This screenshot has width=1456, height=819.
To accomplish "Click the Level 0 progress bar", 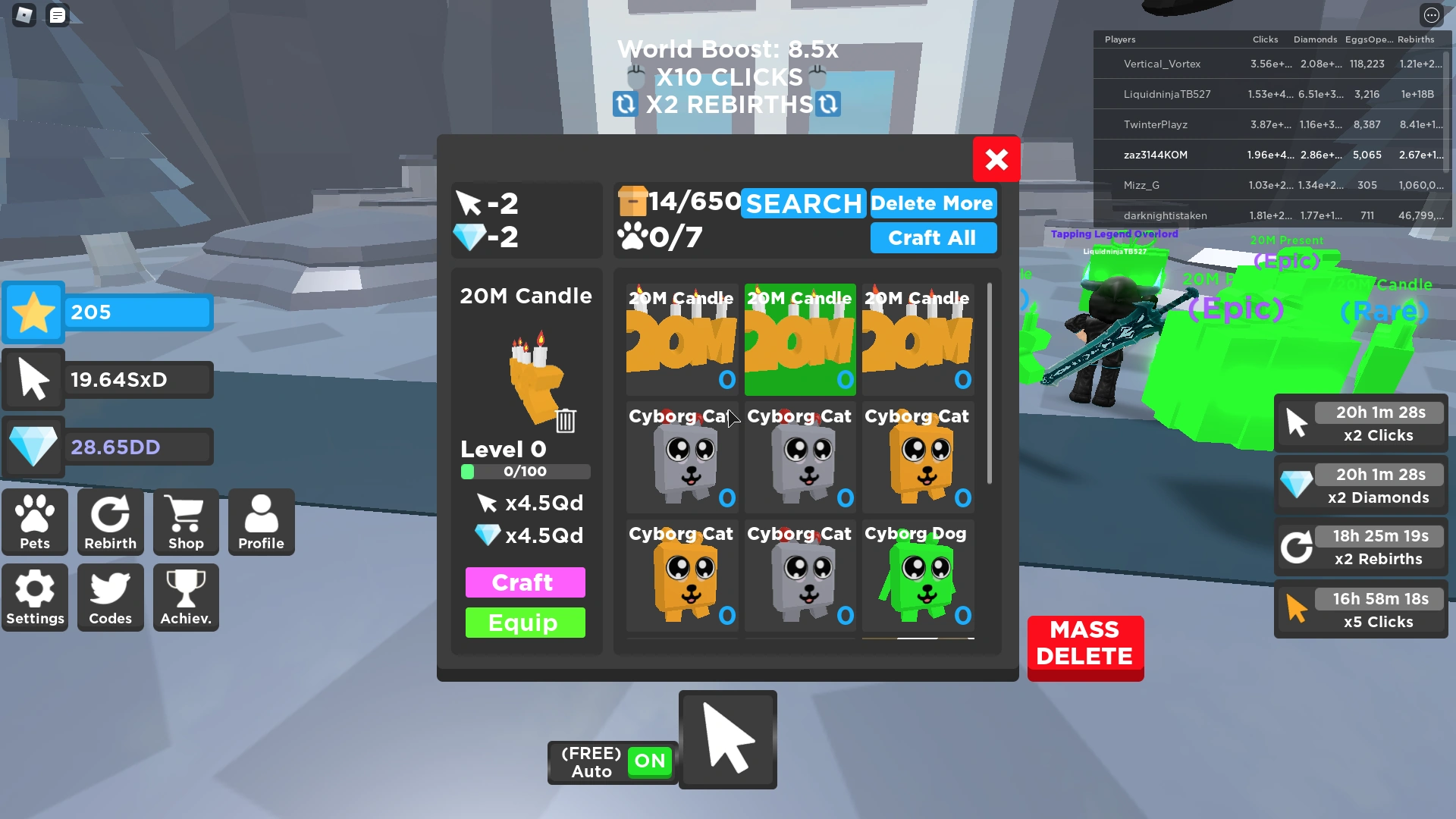I will [x=525, y=471].
